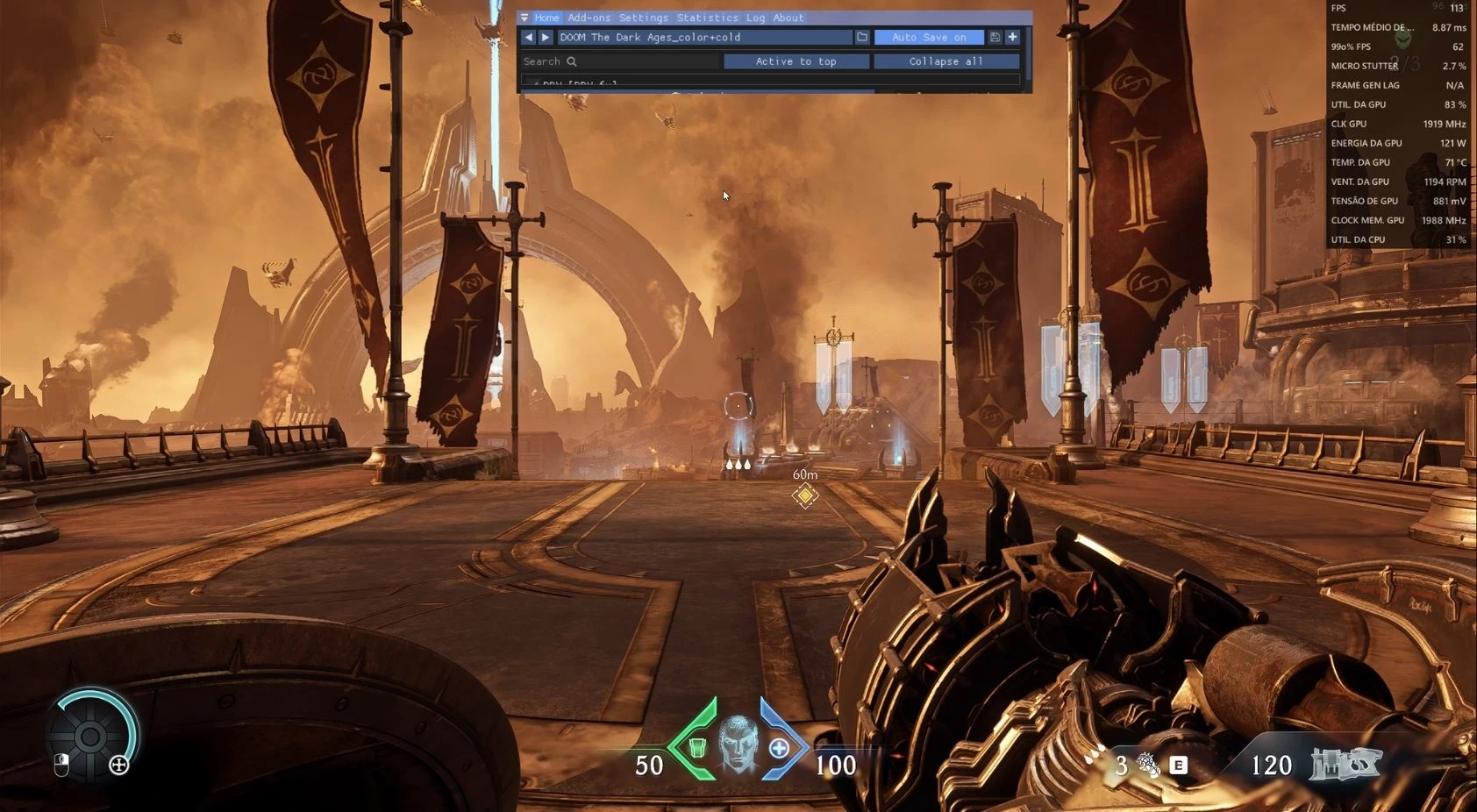Select the equipped weapon icon beside 120
This screenshot has width=1477, height=812.
point(1345,764)
